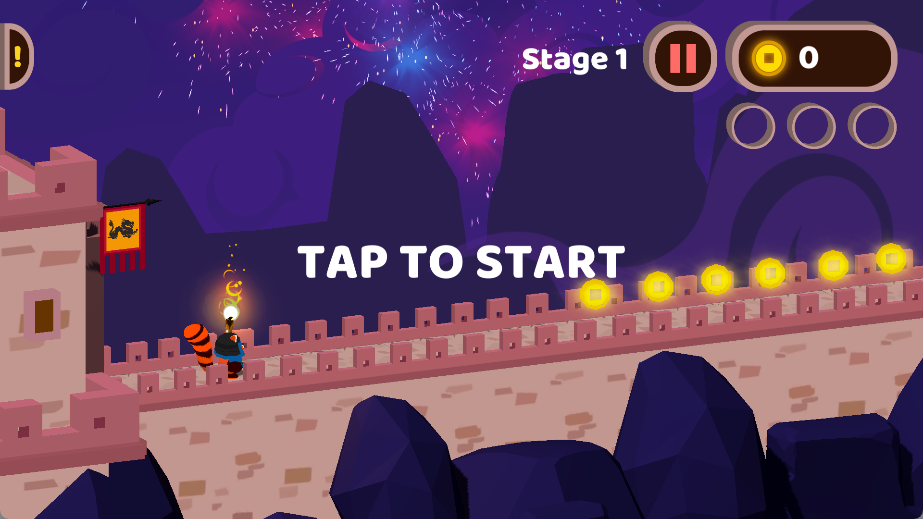Open the exclamation mark alert tab
Viewport: 923px width, 519px height.
pyautogui.click(x=15, y=56)
